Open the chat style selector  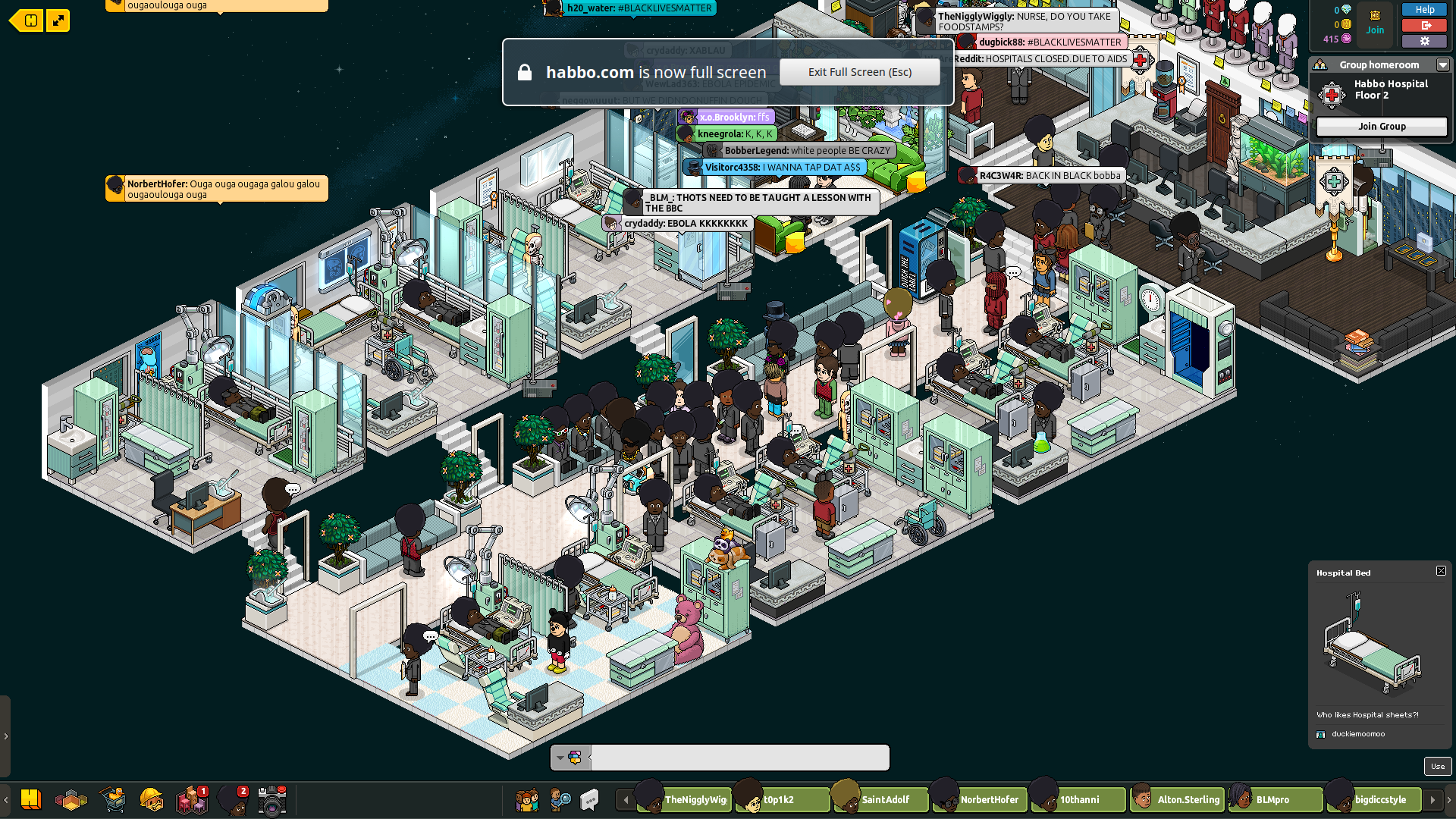click(x=570, y=757)
